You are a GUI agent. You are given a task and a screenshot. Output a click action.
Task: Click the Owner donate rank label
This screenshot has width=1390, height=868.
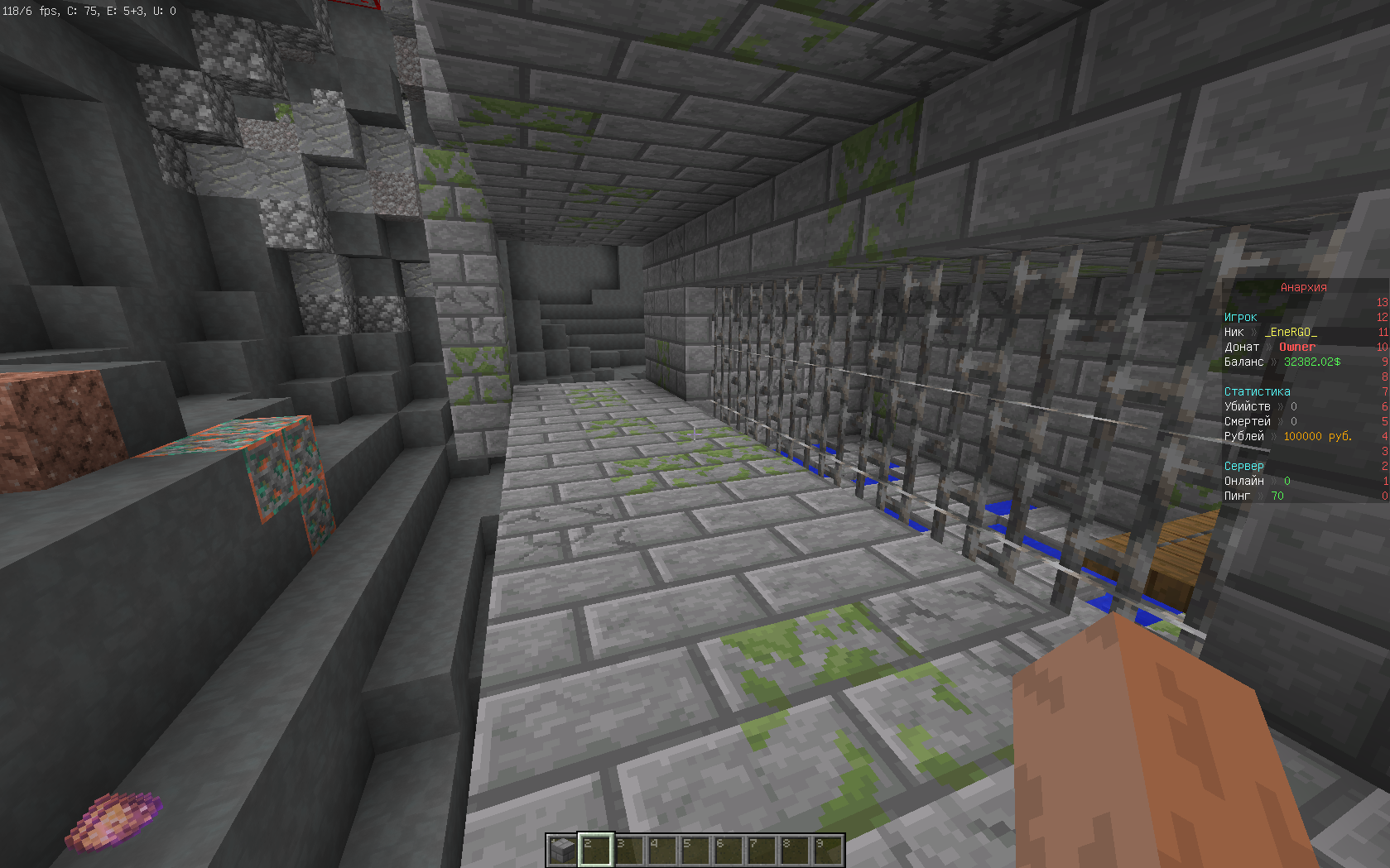(1297, 347)
